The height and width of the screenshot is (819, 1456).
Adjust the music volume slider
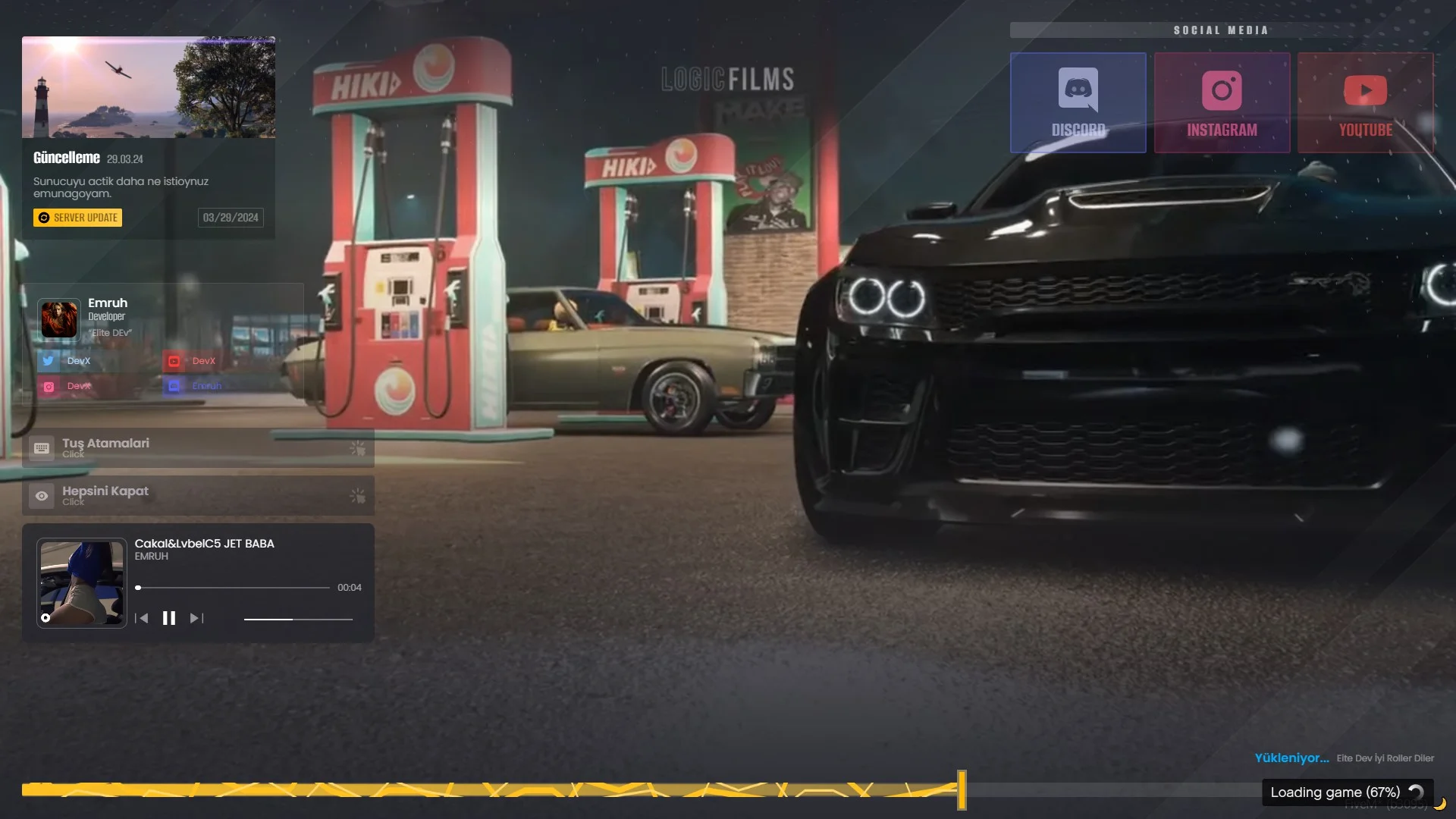click(x=298, y=620)
